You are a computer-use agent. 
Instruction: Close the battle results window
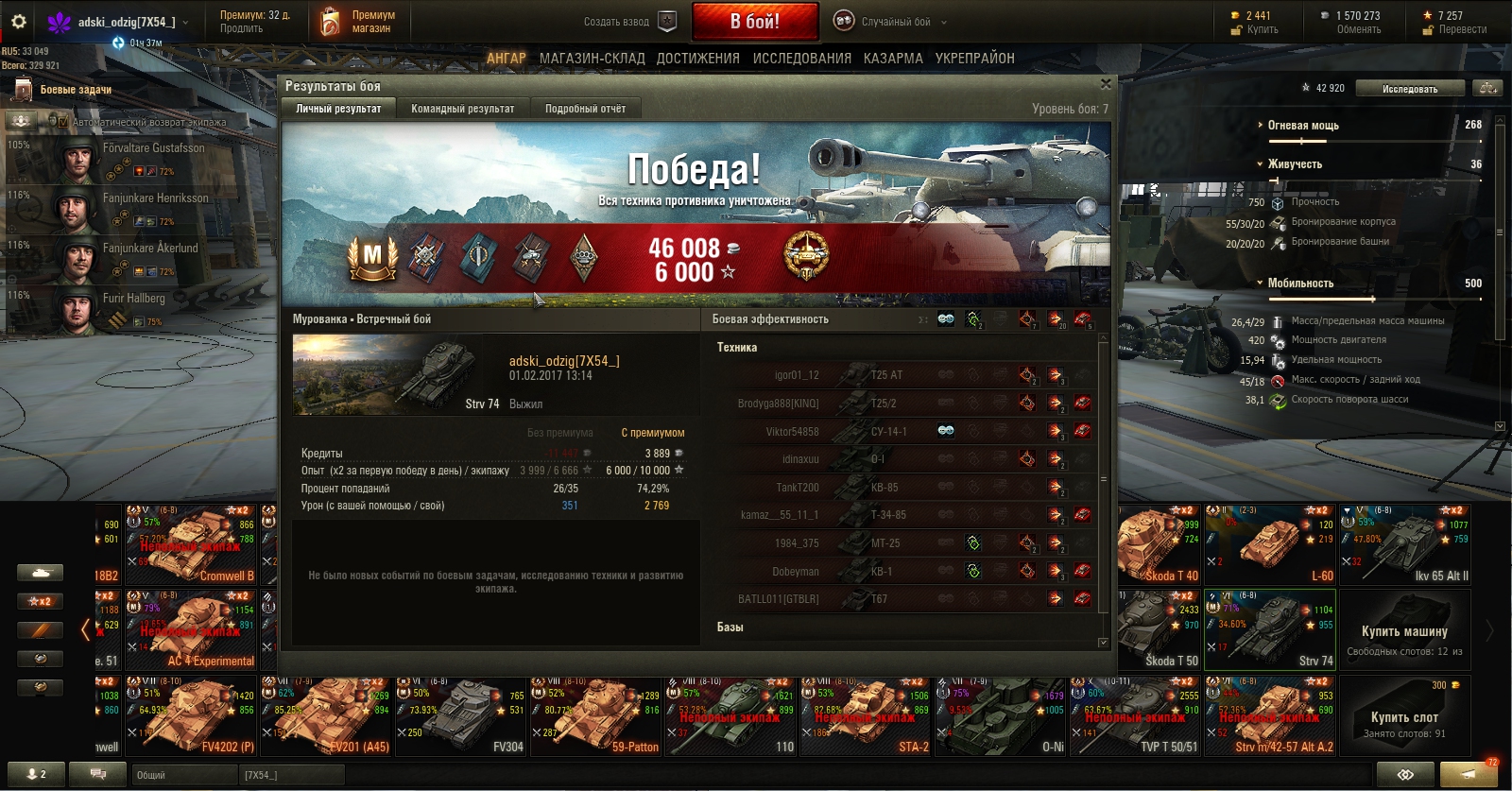1106,84
